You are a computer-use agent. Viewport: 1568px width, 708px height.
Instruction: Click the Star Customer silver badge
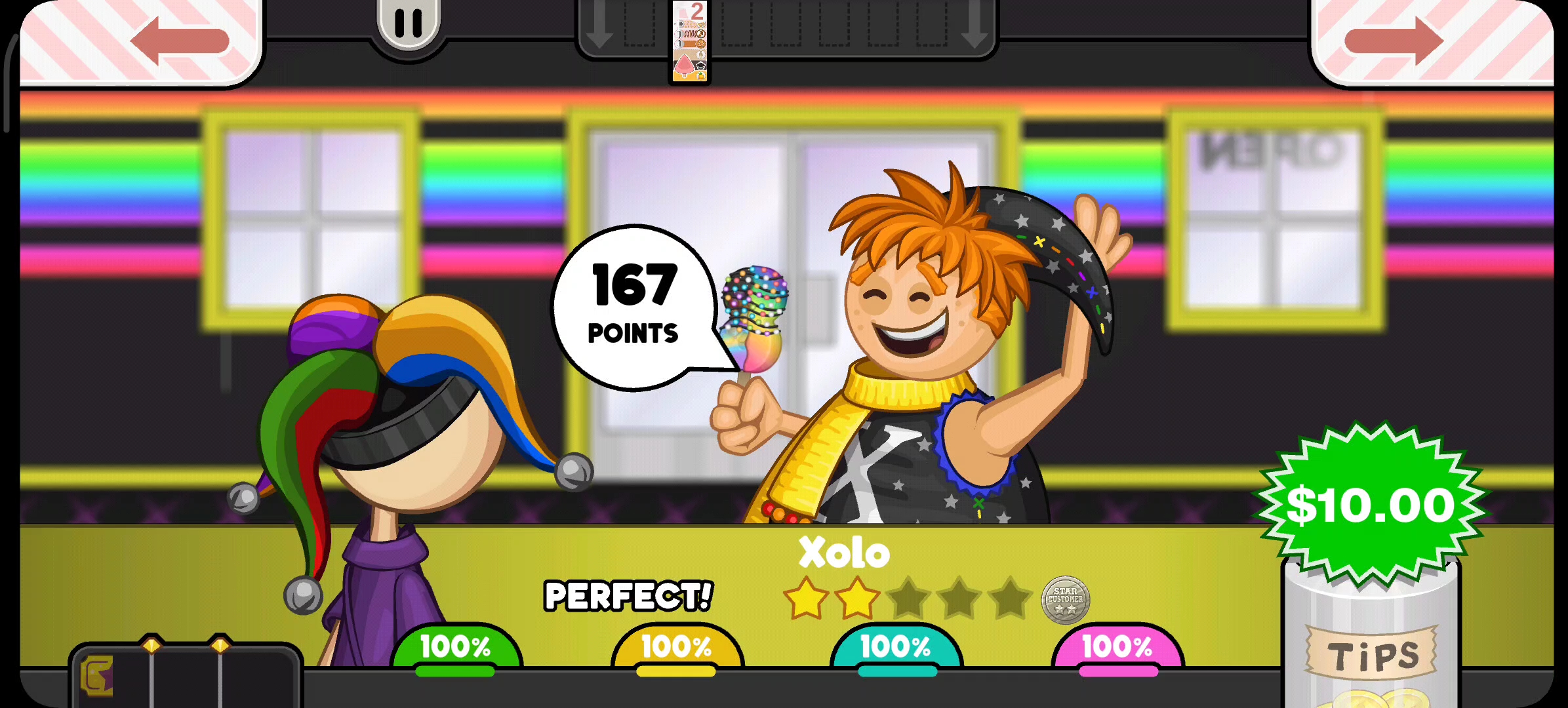coord(1065,600)
